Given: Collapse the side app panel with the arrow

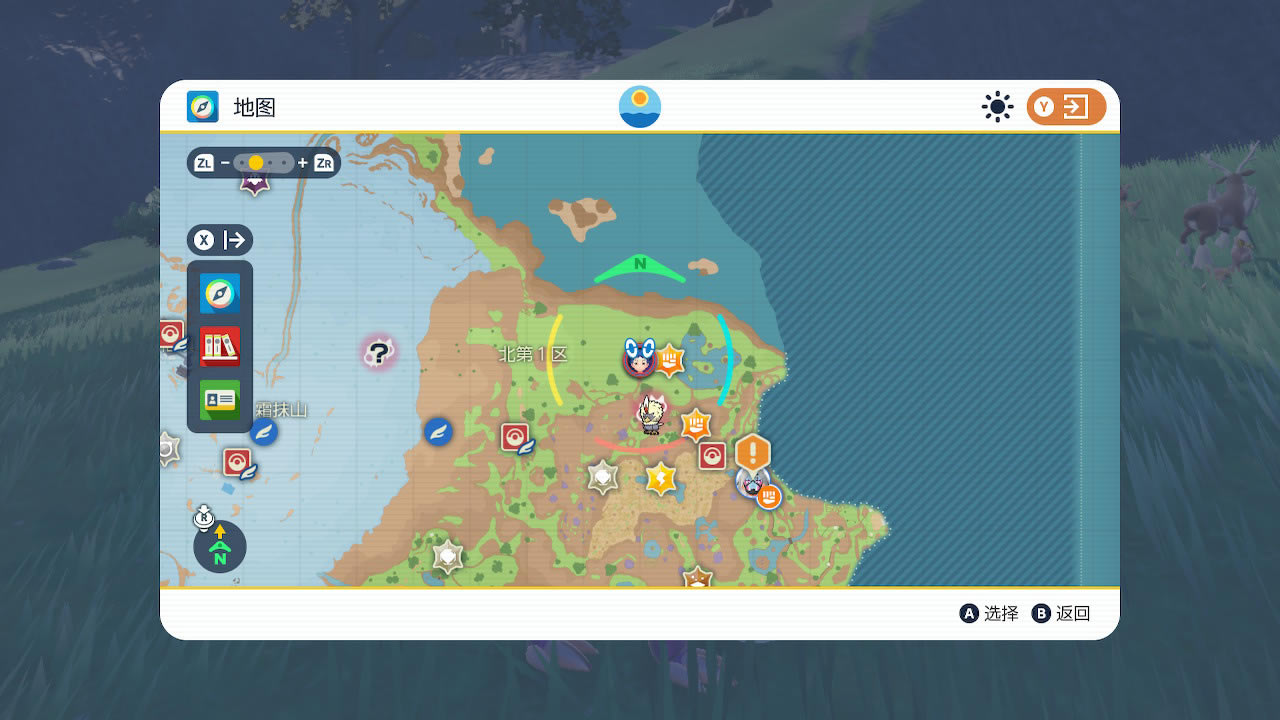Looking at the screenshot, I should [220, 240].
